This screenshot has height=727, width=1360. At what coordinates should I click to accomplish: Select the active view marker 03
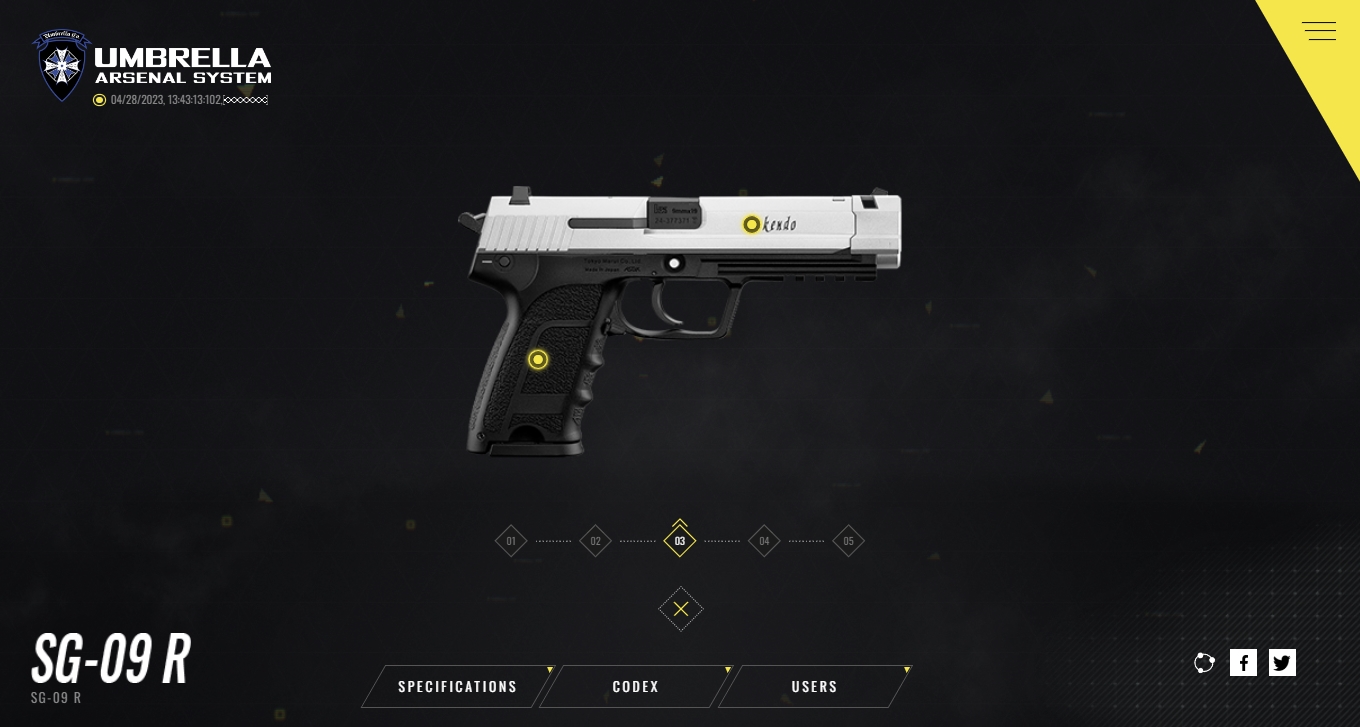(x=680, y=541)
